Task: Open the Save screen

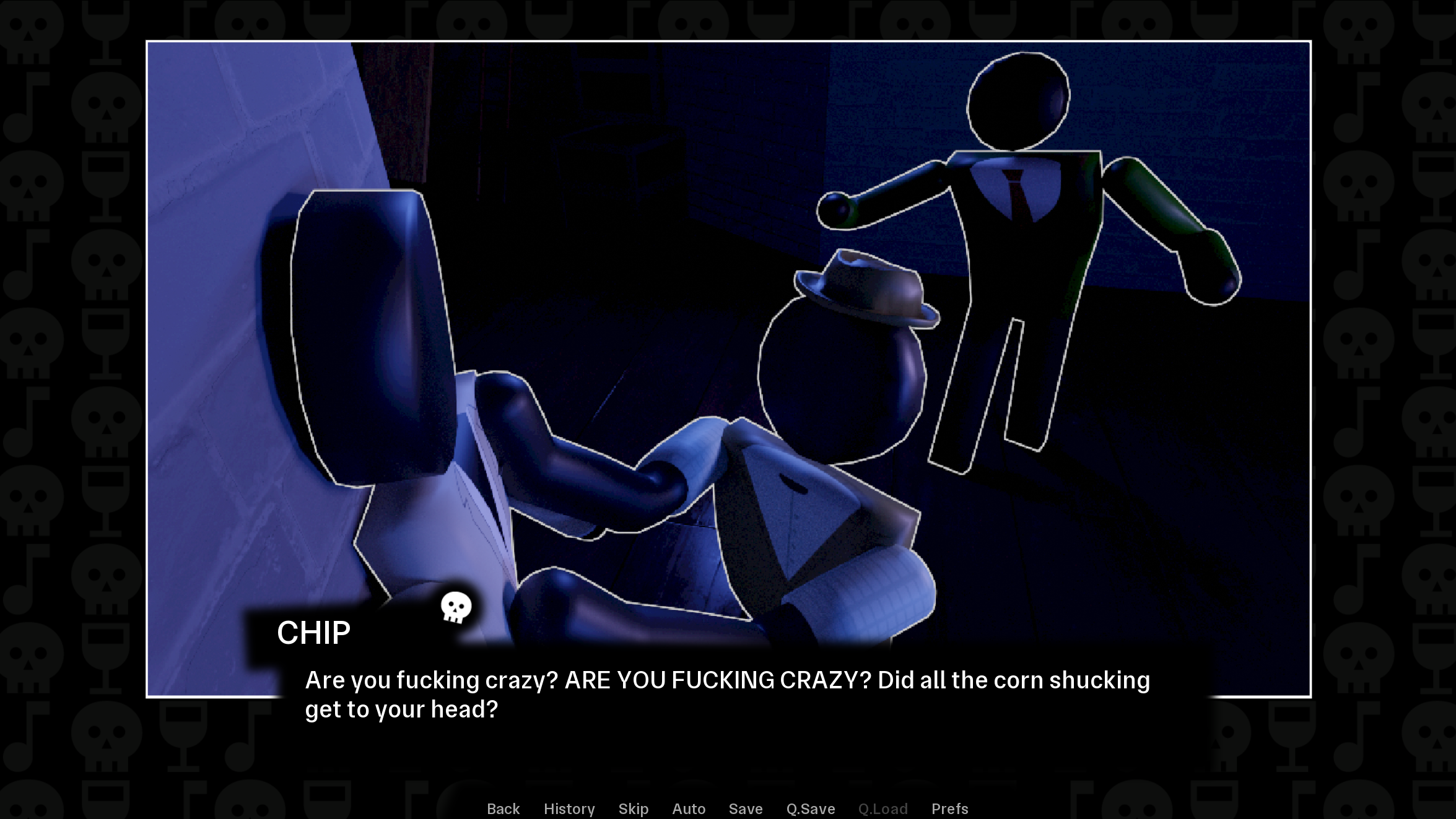Action: pos(746,808)
